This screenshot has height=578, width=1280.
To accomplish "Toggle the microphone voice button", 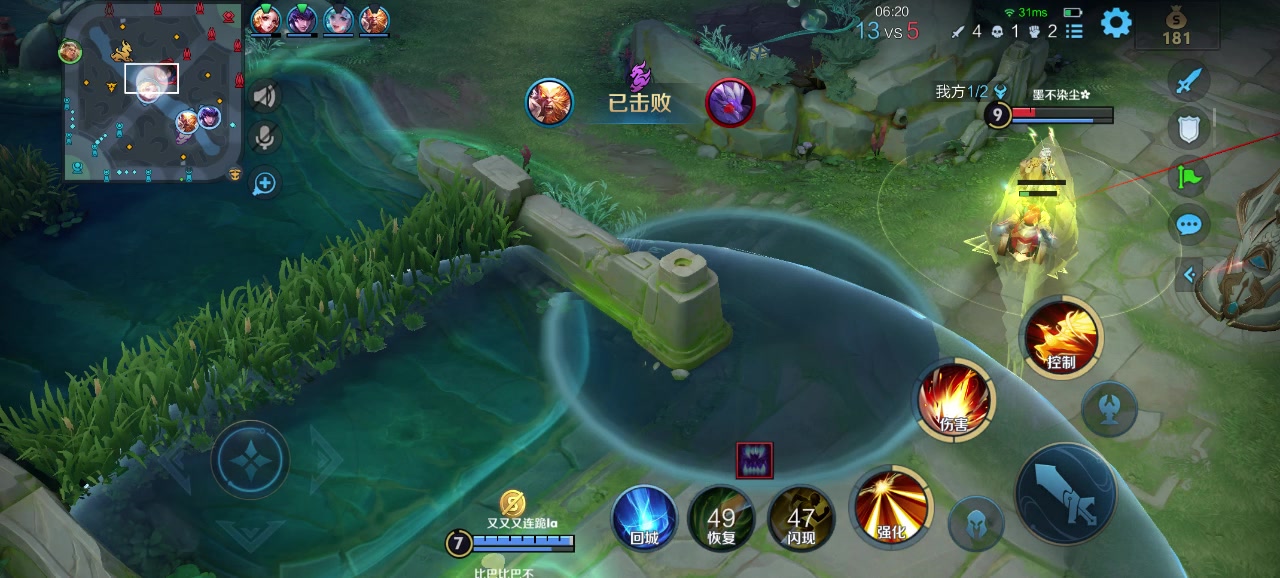I will coord(265,138).
